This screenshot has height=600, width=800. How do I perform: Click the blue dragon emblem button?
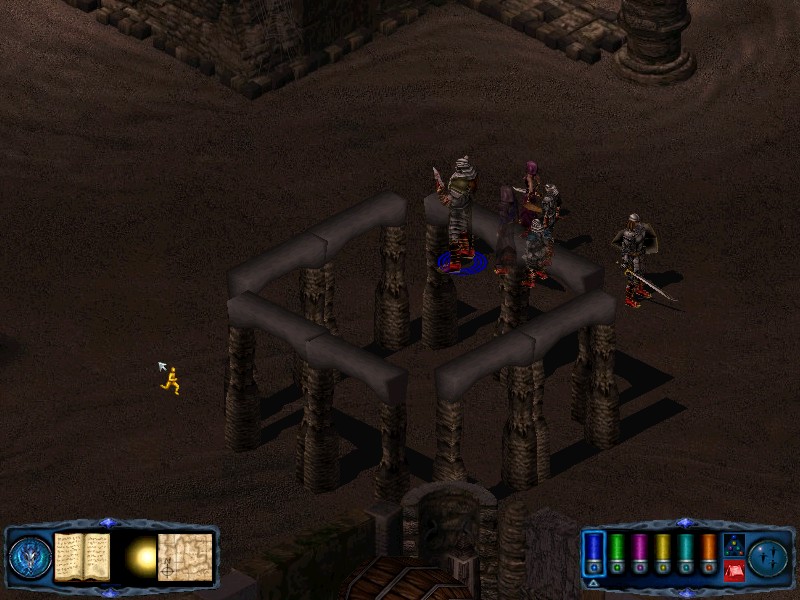pos(29,557)
